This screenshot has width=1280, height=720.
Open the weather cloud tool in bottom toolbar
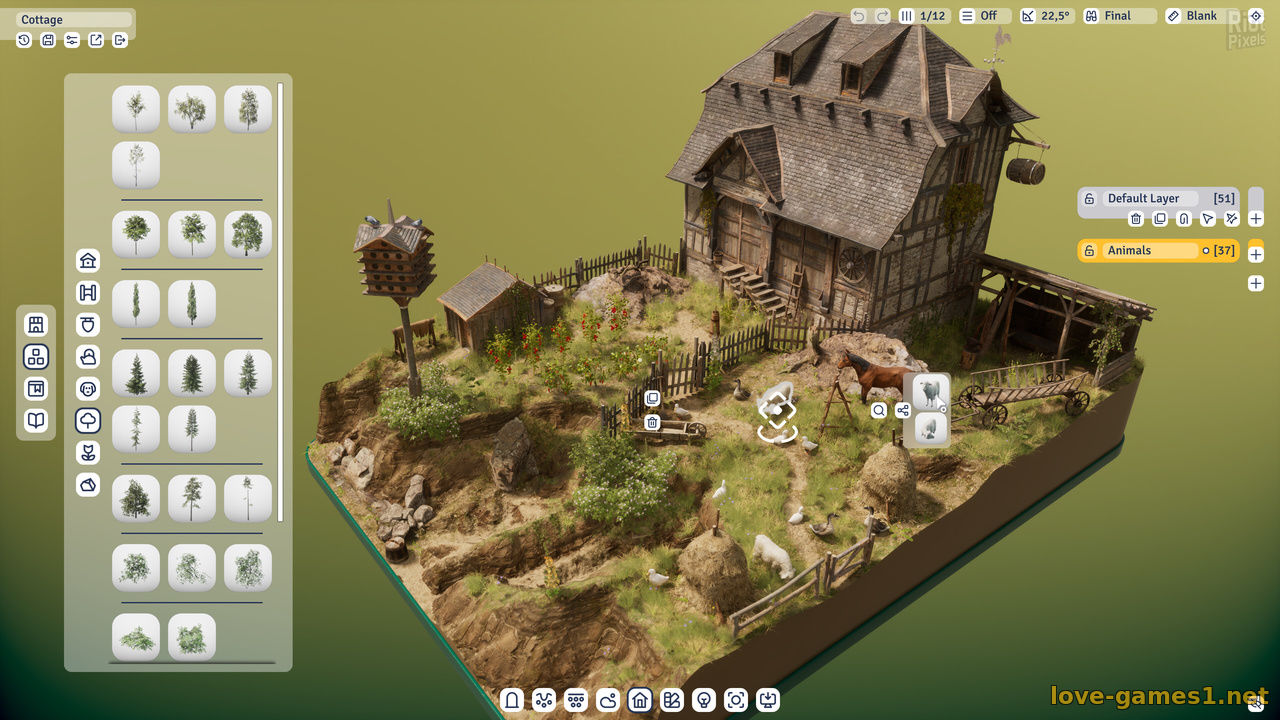[608, 700]
